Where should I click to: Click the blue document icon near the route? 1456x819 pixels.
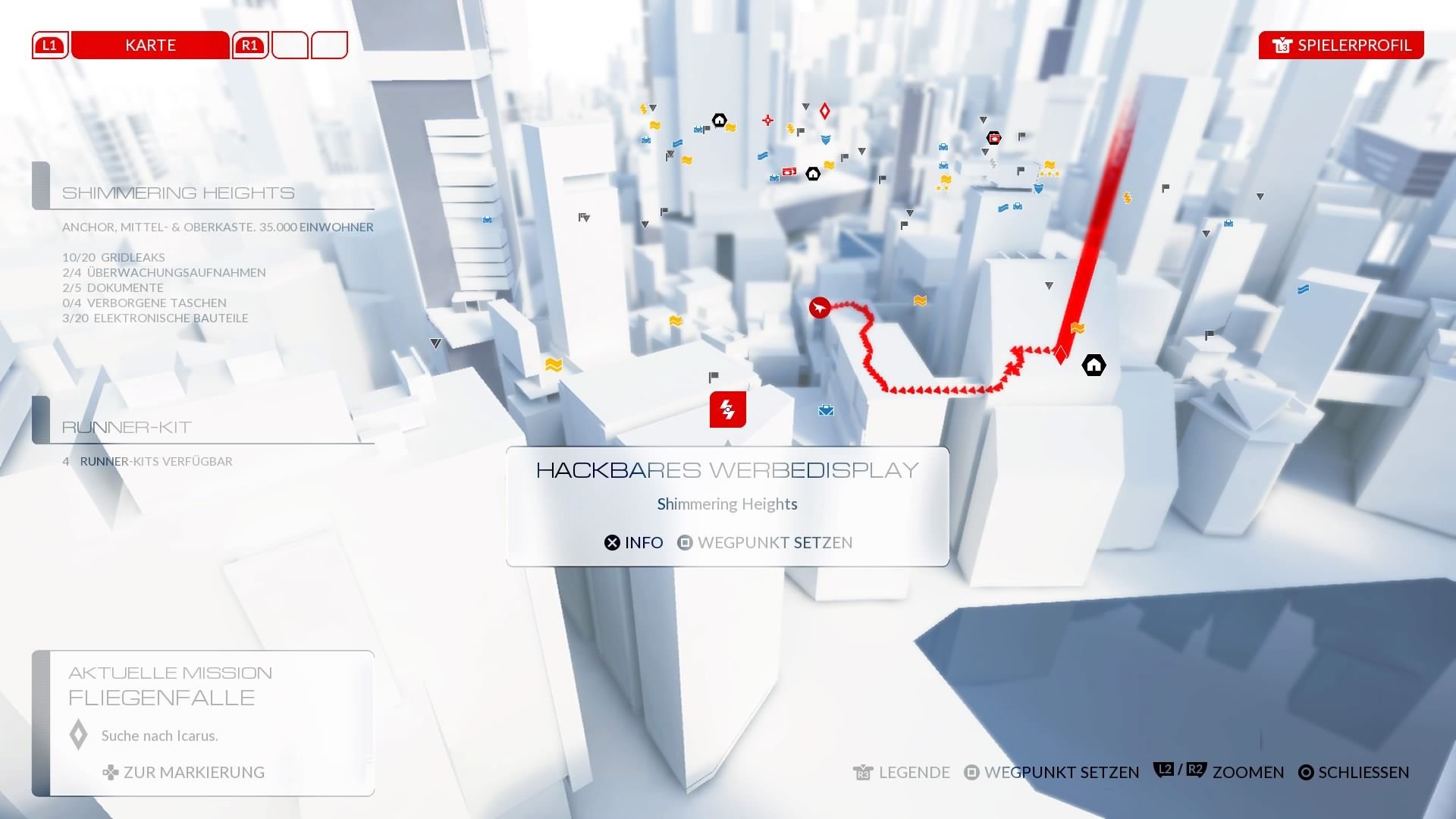pos(1003,209)
